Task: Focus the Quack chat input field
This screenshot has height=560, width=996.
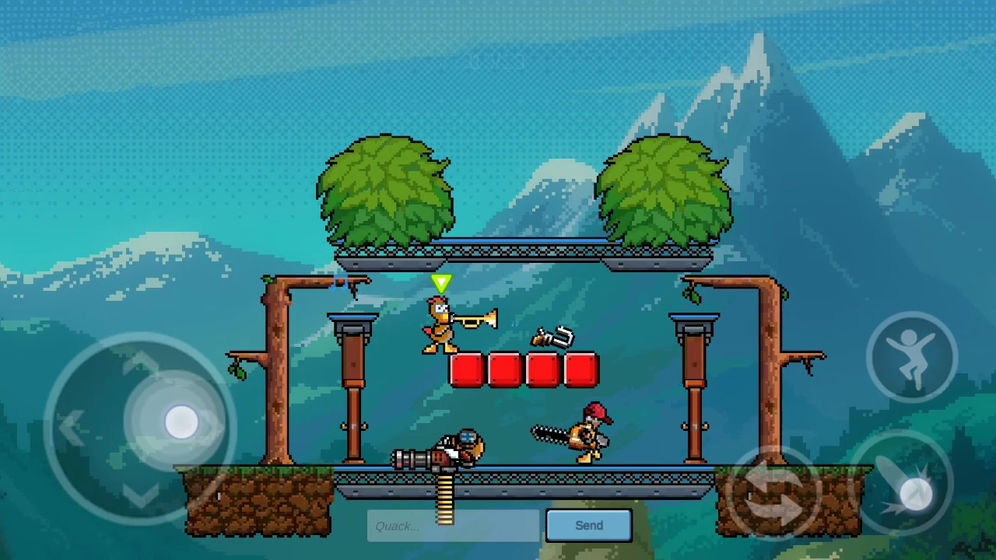Action: [454, 526]
